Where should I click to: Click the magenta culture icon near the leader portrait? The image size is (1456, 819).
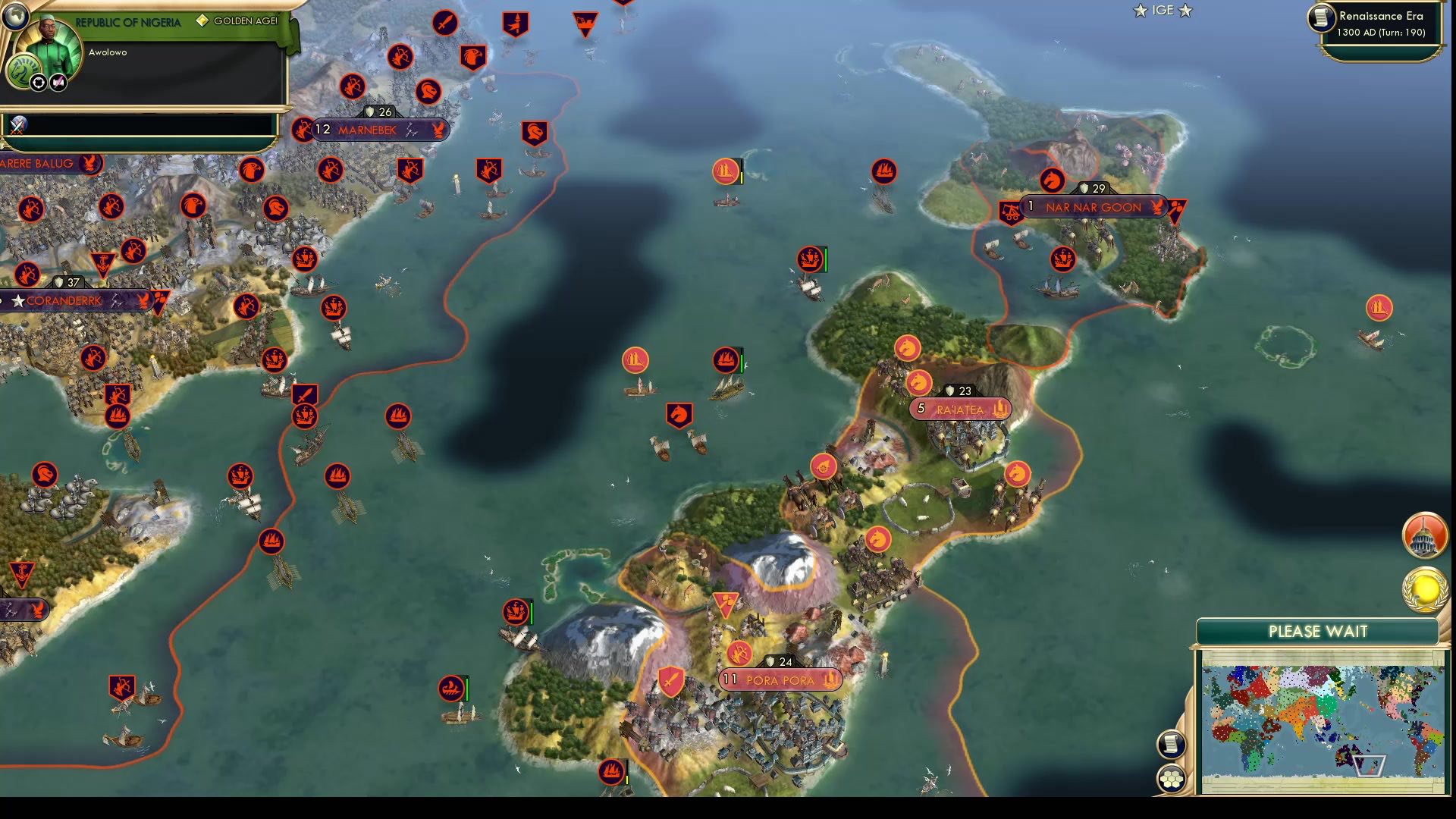(x=58, y=81)
